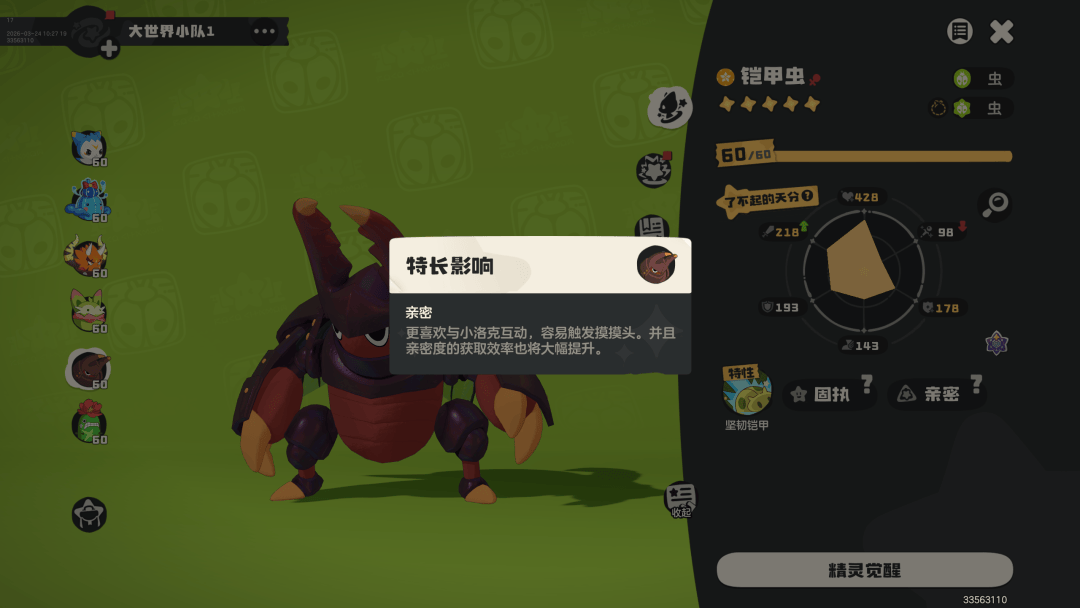1080x608 pixels.
Task: Switch to the spirit silhouette tab
Action: pyautogui.click(x=669, y=107)
